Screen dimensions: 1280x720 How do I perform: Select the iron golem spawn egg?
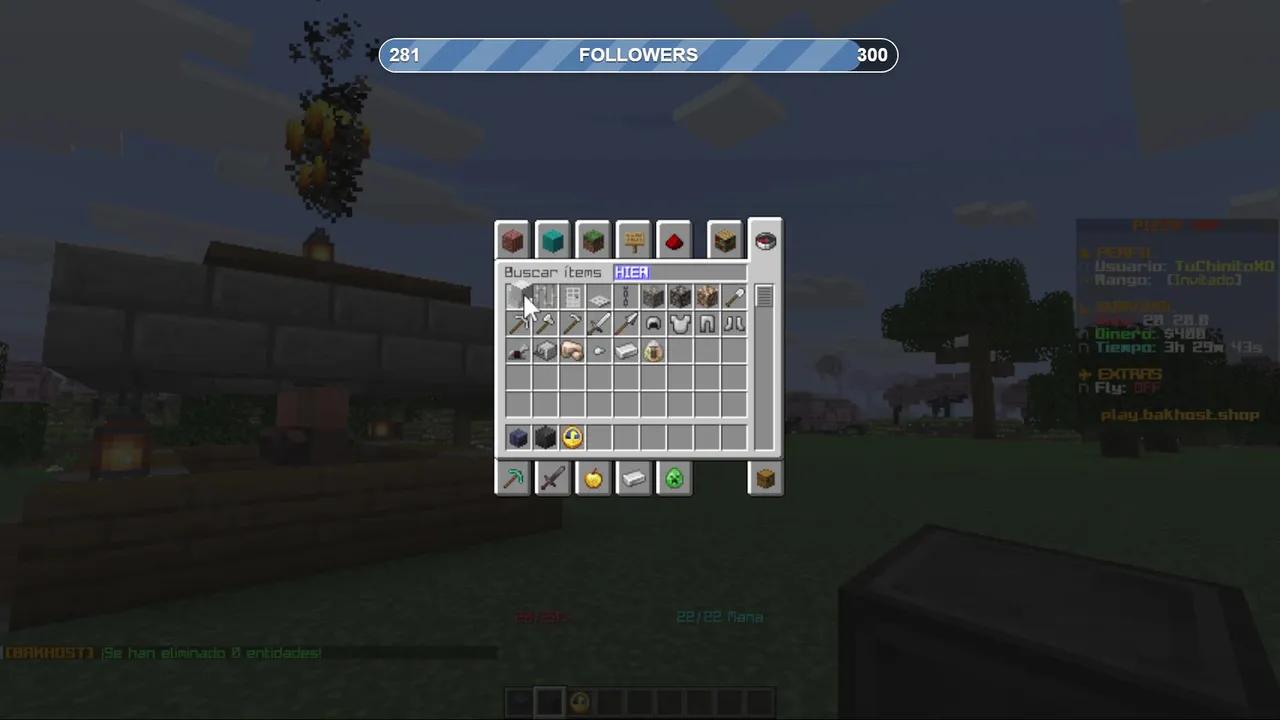click(653, 351)
